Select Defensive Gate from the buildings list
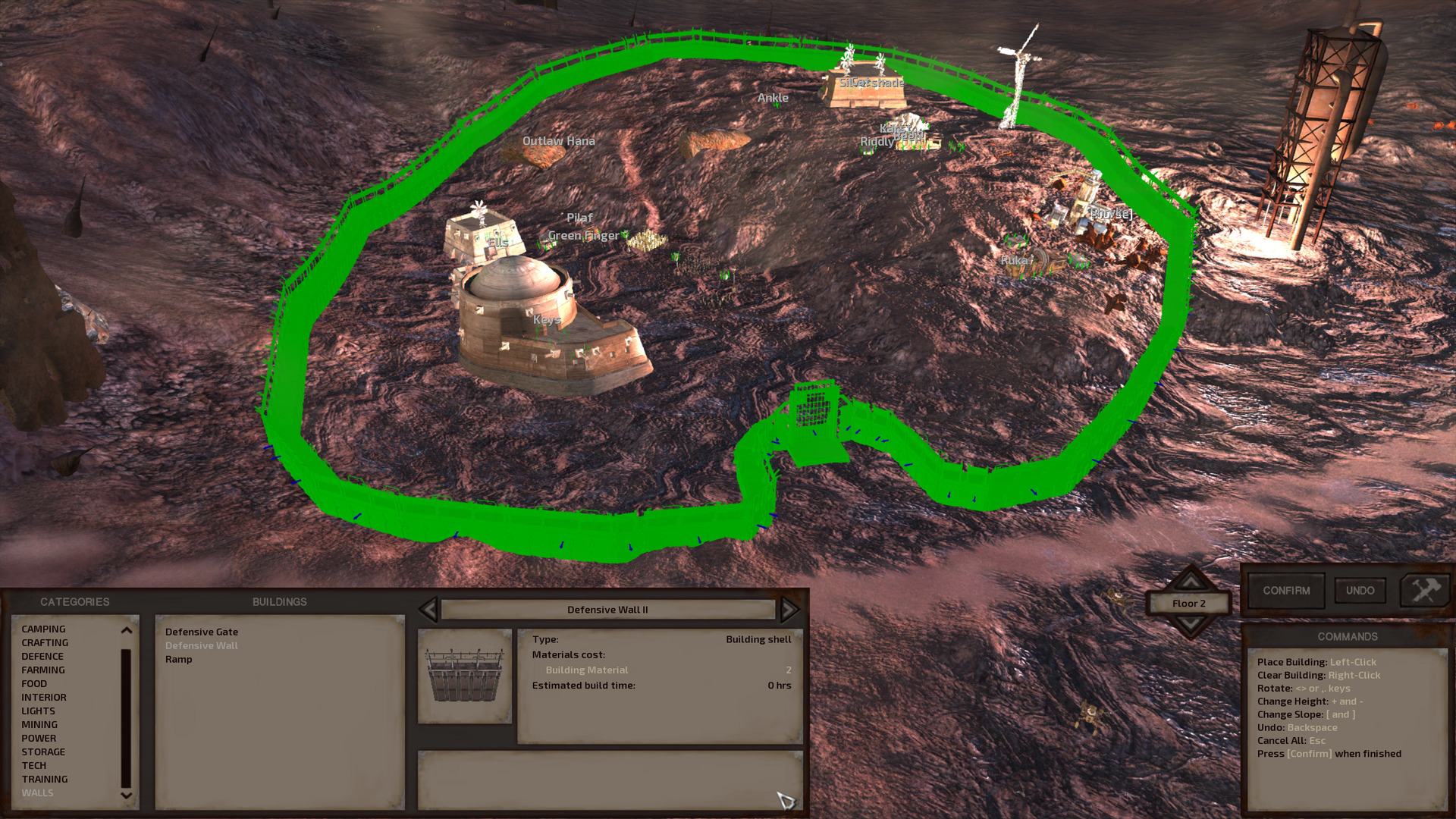 coord(201,632)
